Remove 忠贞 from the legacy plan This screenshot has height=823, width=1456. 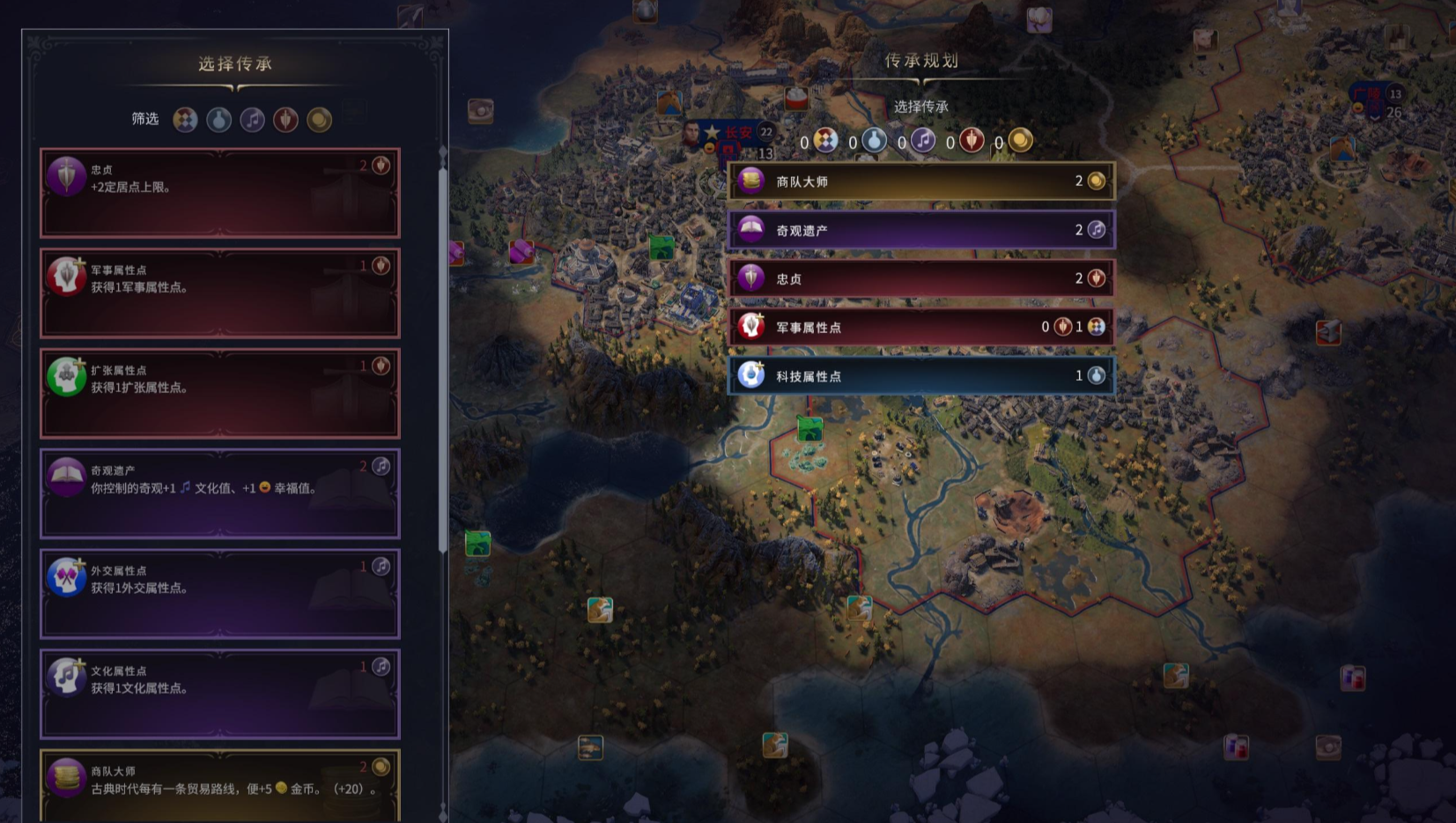(921, 278)
